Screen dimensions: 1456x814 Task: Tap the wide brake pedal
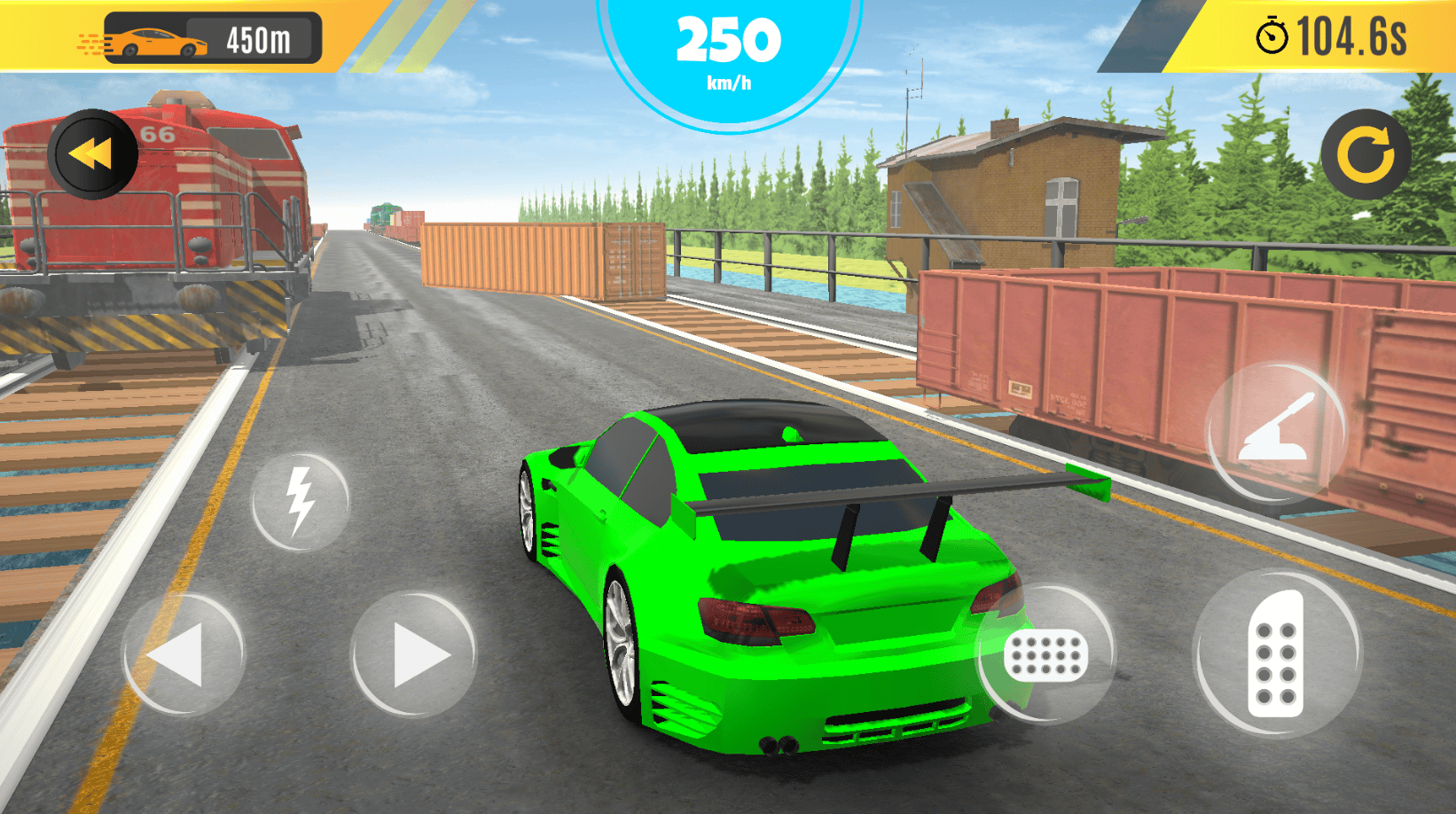coord(1045,655)
